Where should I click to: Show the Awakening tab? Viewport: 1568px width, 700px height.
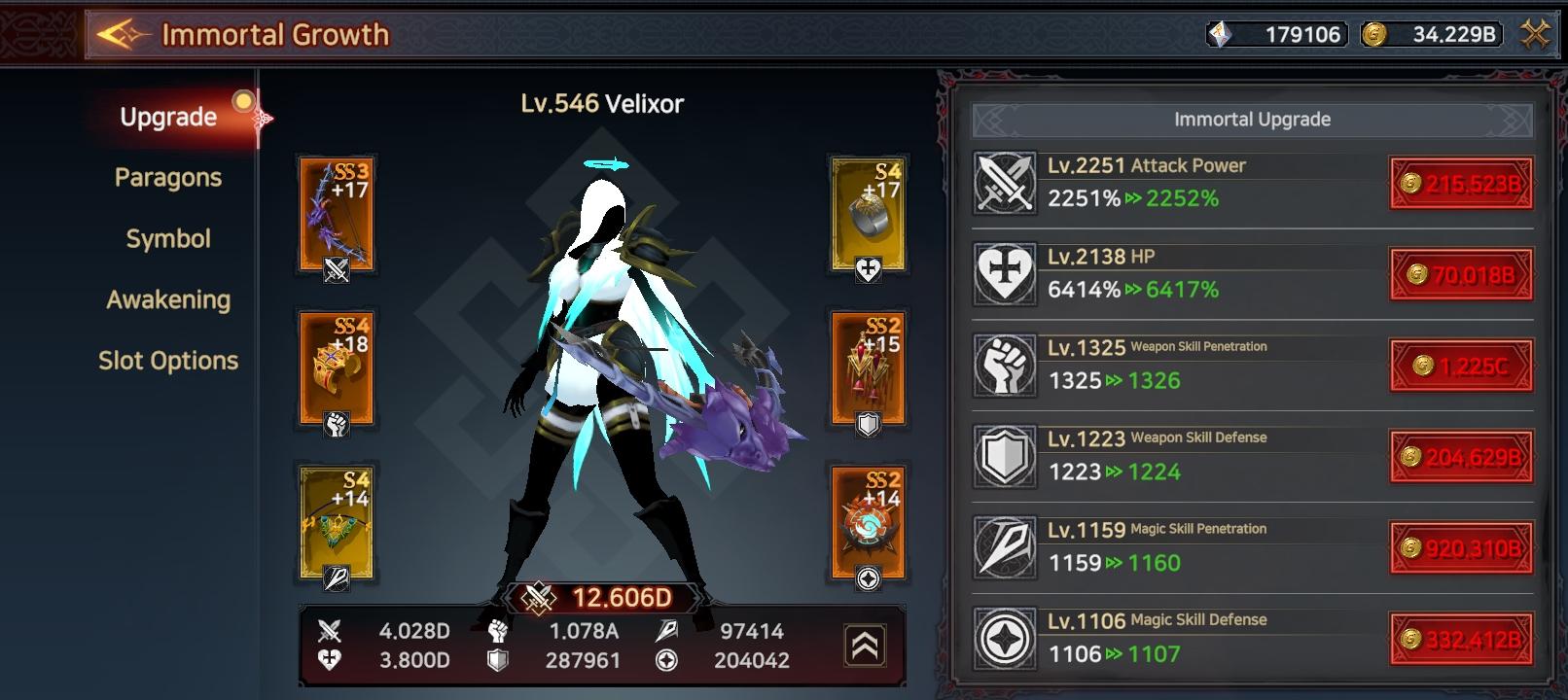(168, 300)
